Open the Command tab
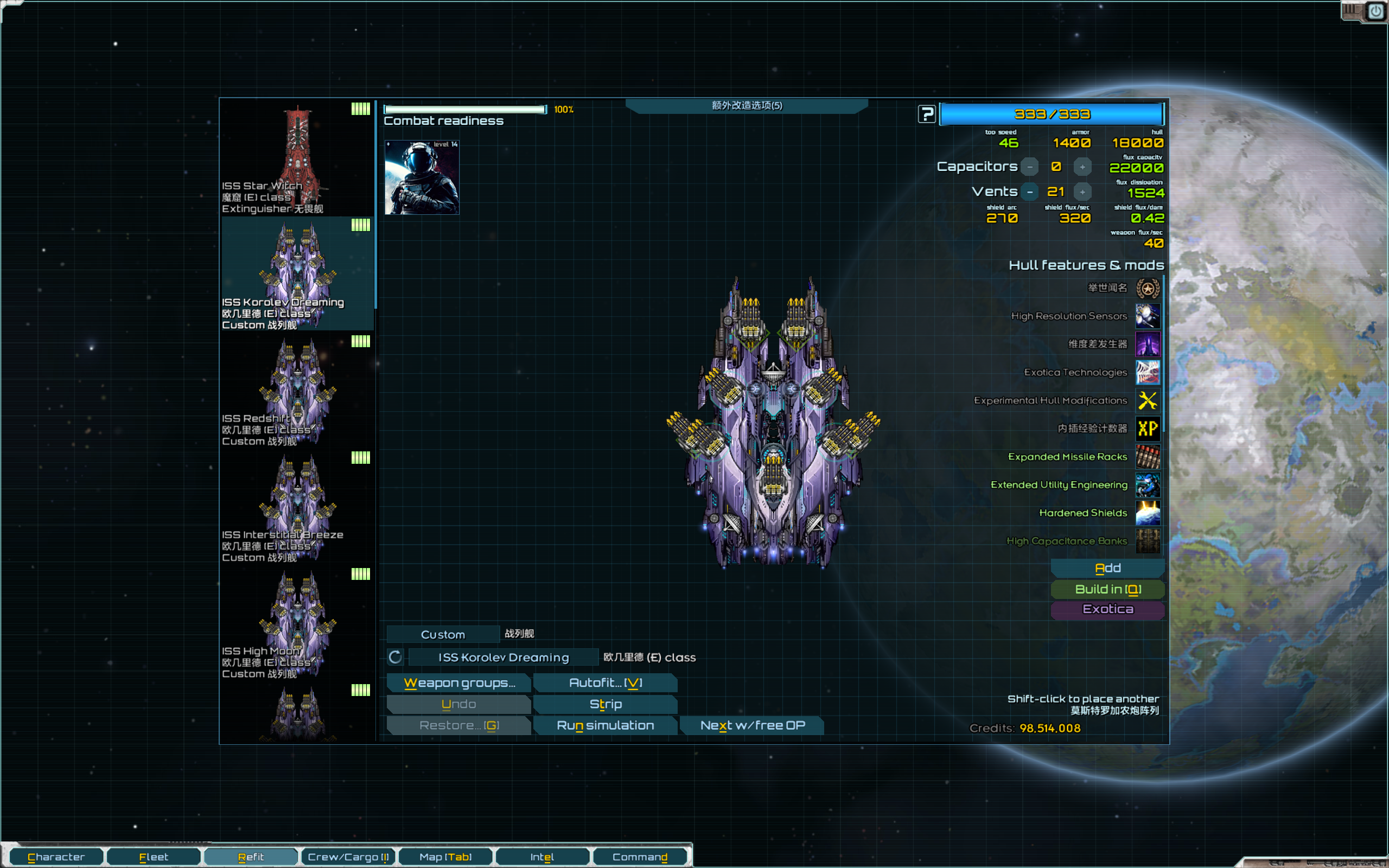Image resolution: width=1389 pixels, height=868 pixels. 639,857
